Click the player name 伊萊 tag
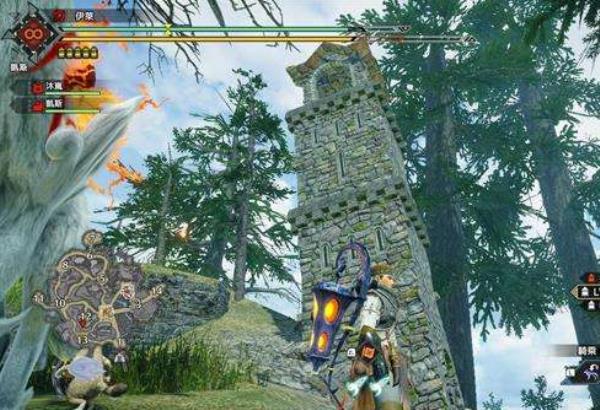 click(x=78, y=17)
